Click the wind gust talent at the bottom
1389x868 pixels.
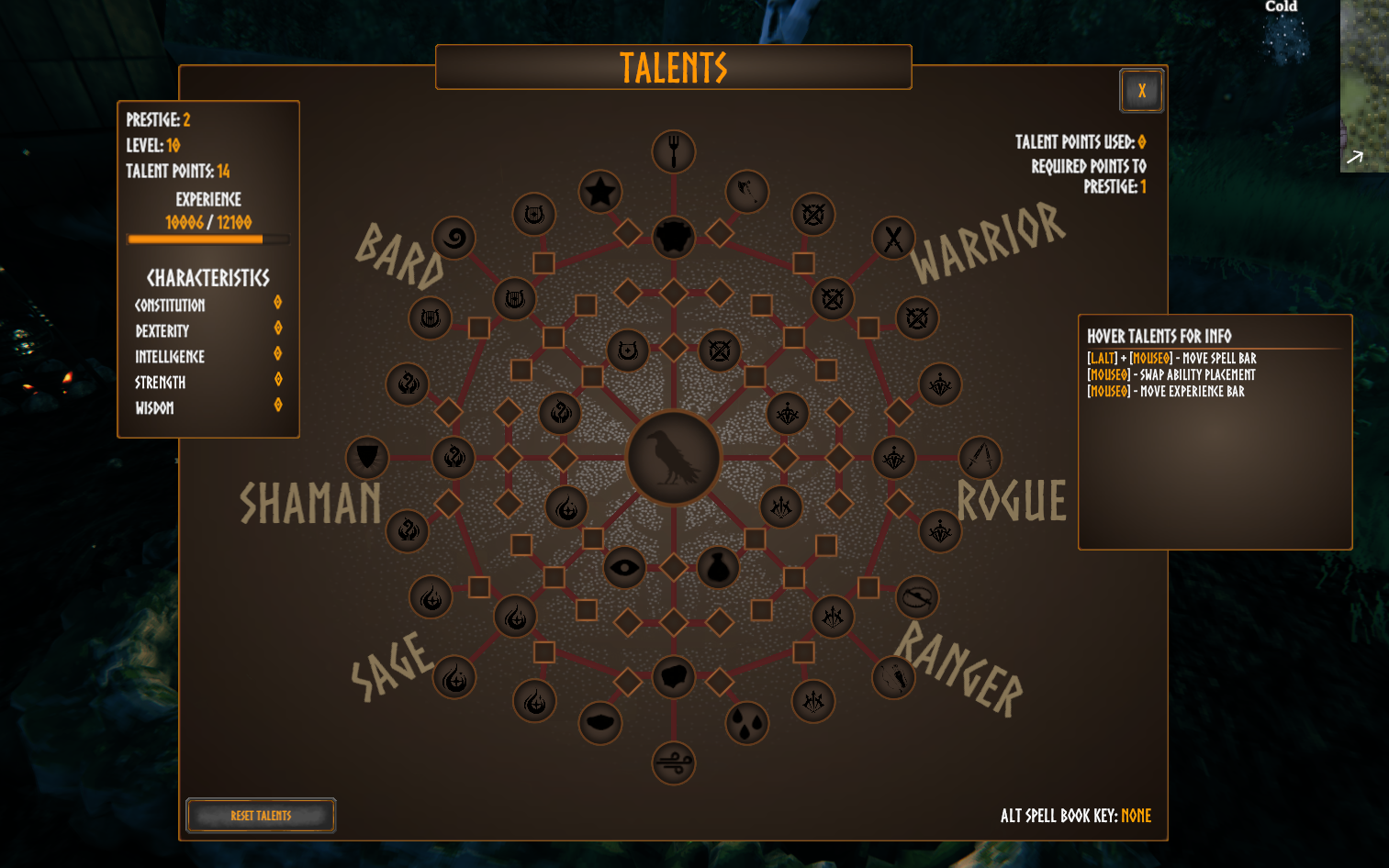(x=673, y=762)
